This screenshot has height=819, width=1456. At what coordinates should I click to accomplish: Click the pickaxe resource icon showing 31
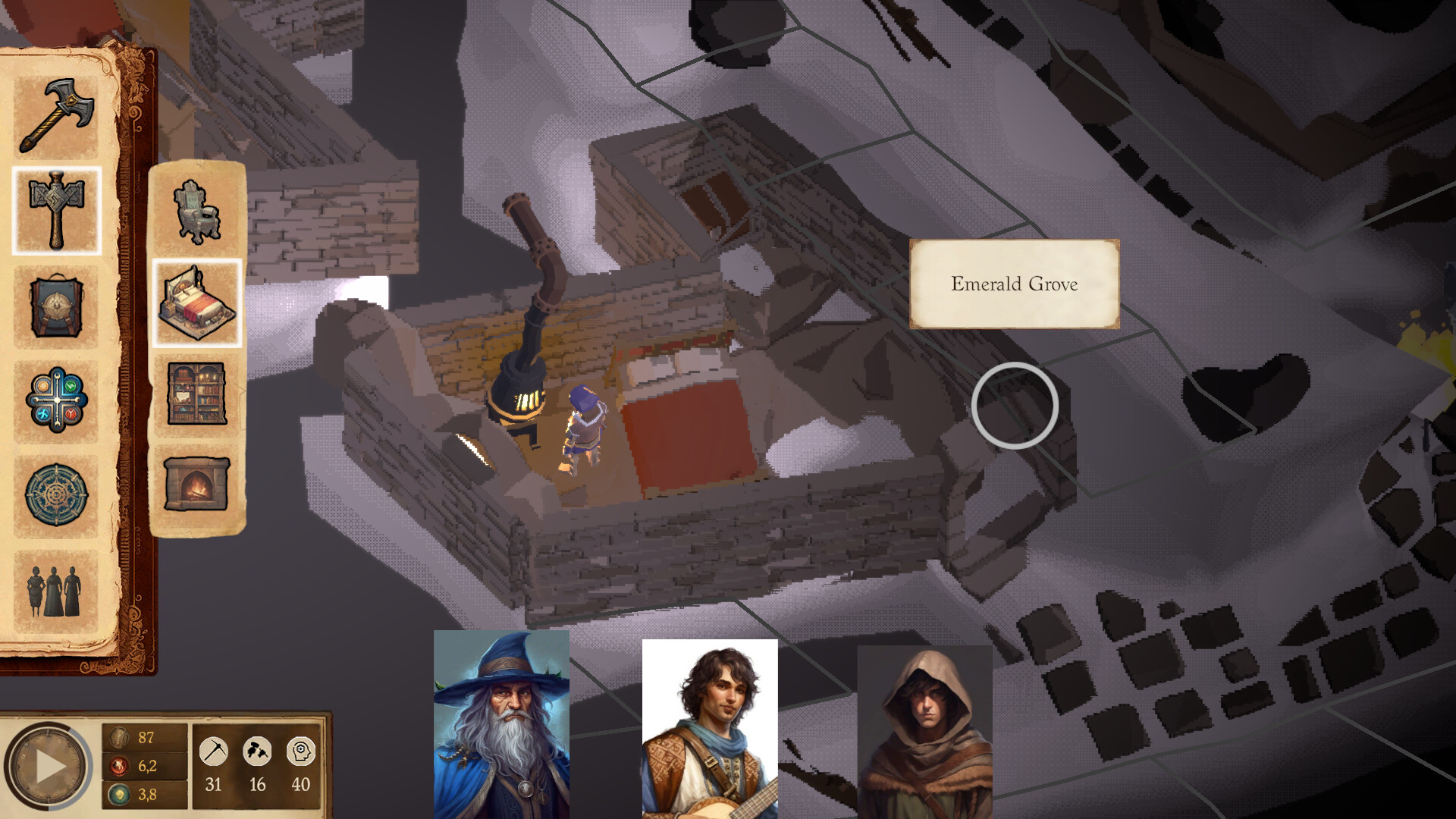(x=213, y=749)
